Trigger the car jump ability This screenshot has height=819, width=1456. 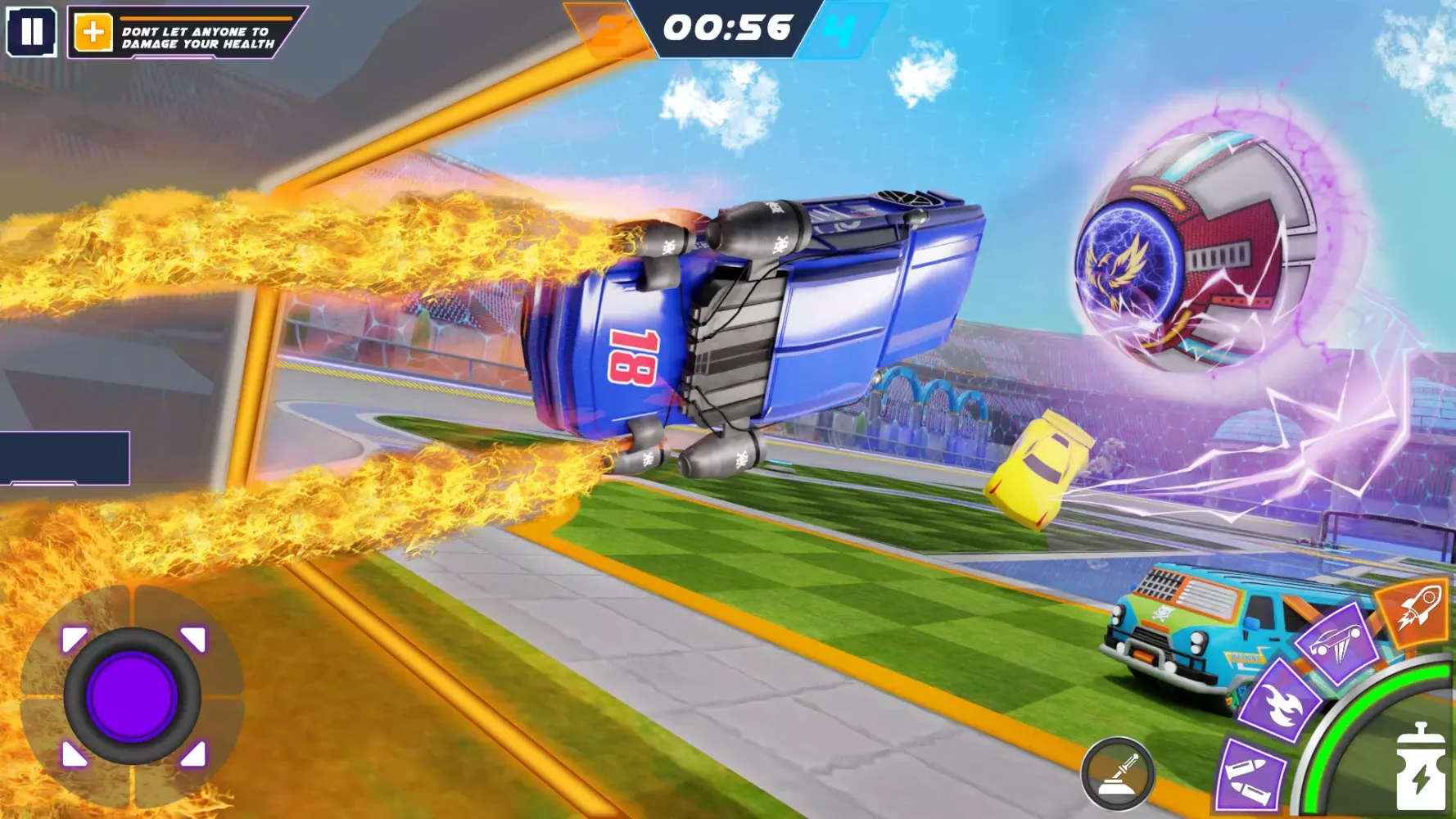(1340, 644)
